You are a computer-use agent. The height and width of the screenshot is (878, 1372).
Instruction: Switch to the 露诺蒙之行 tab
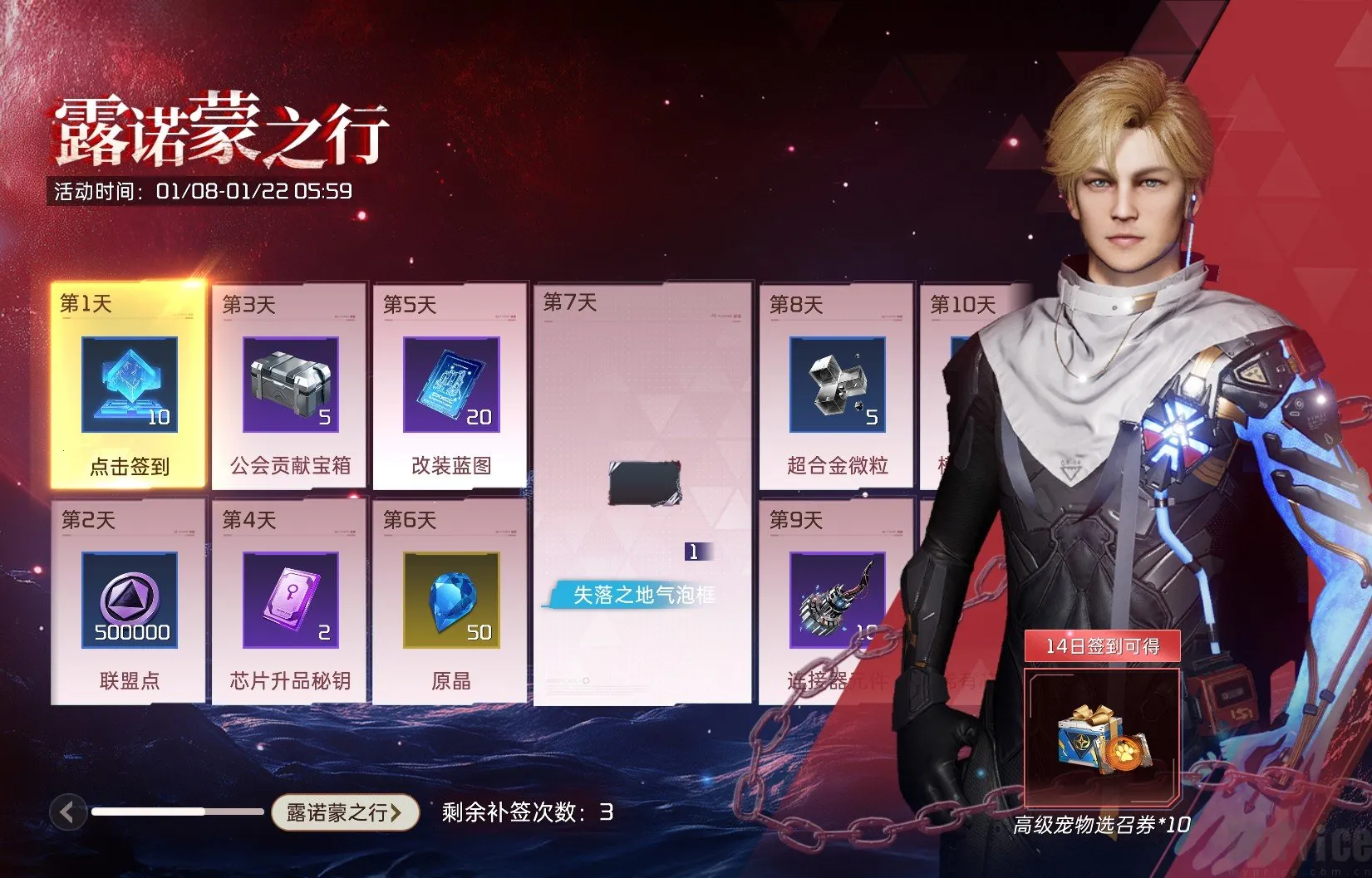tap(343, 814)
